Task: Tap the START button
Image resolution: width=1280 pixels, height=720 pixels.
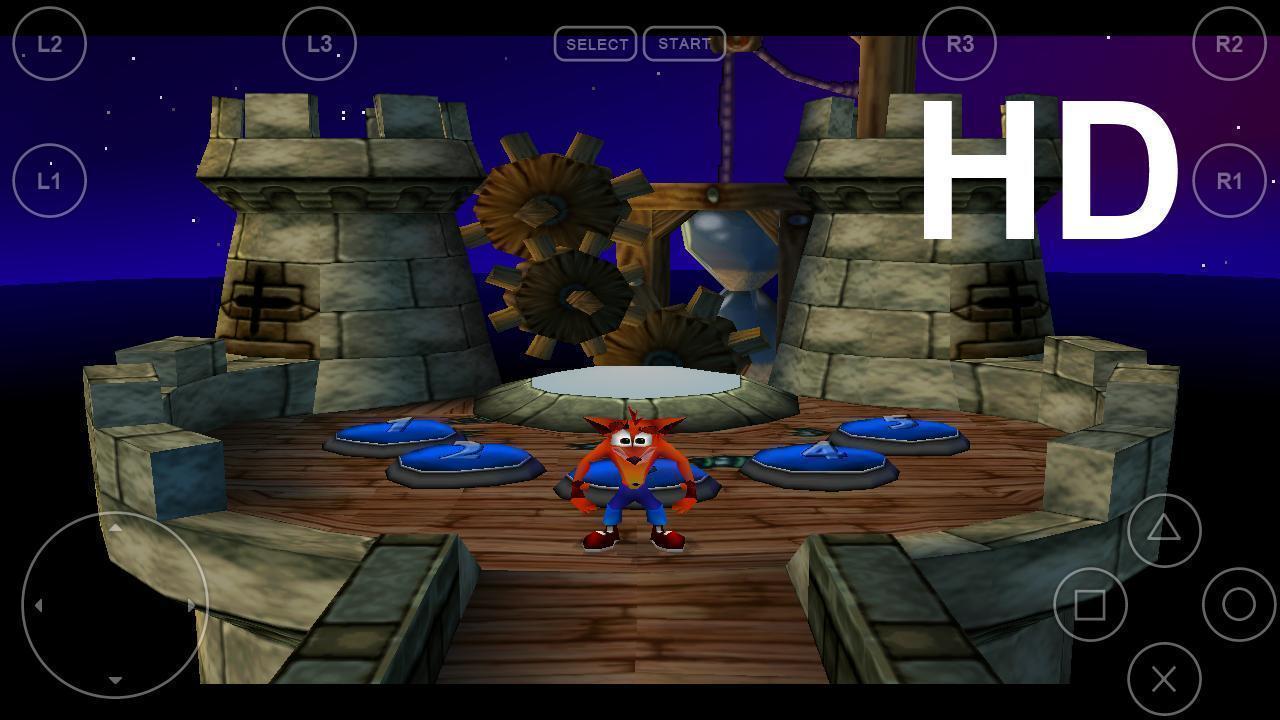Action: click(x=684, y=44)
